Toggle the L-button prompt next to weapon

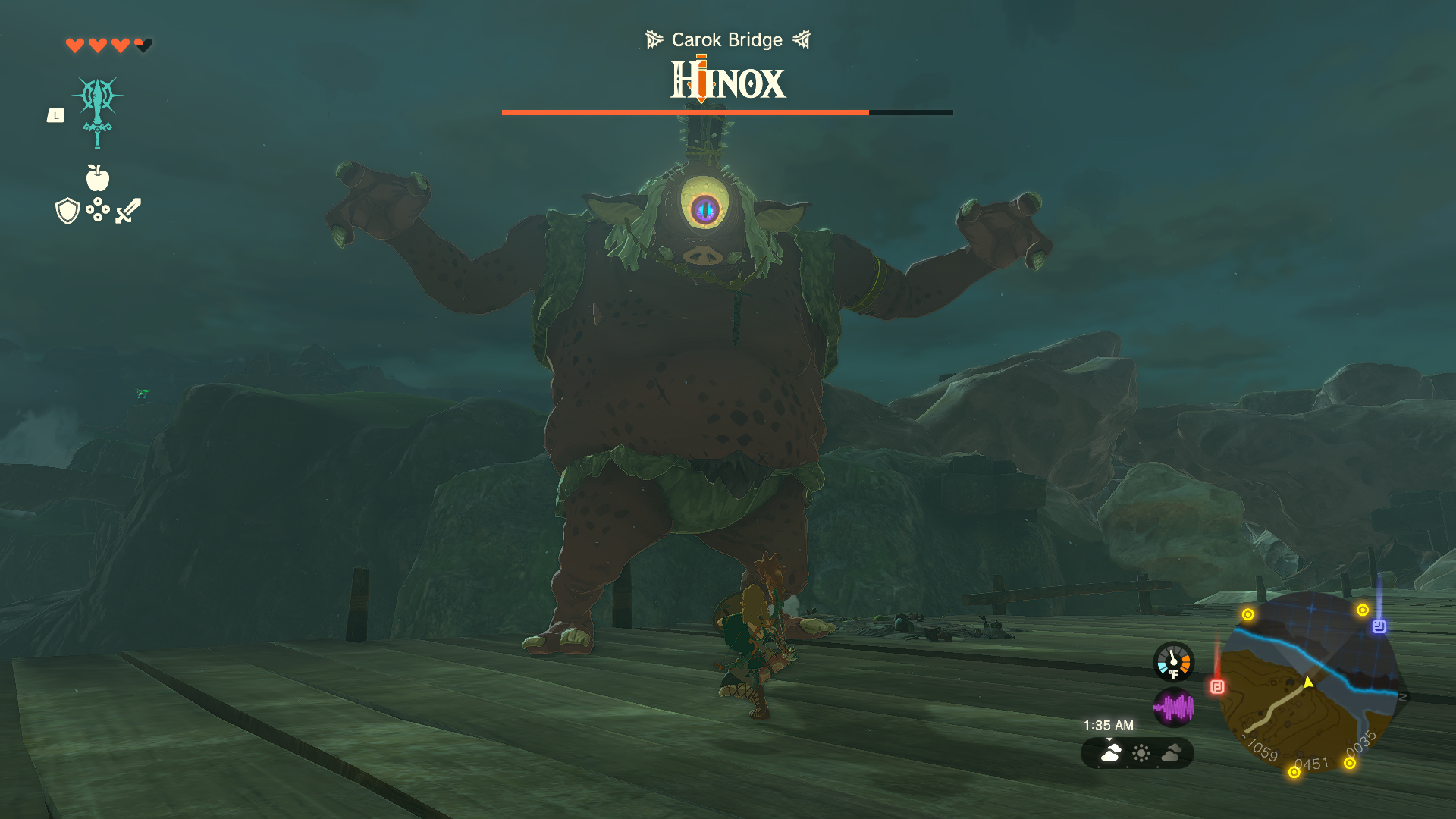[56, 115]
